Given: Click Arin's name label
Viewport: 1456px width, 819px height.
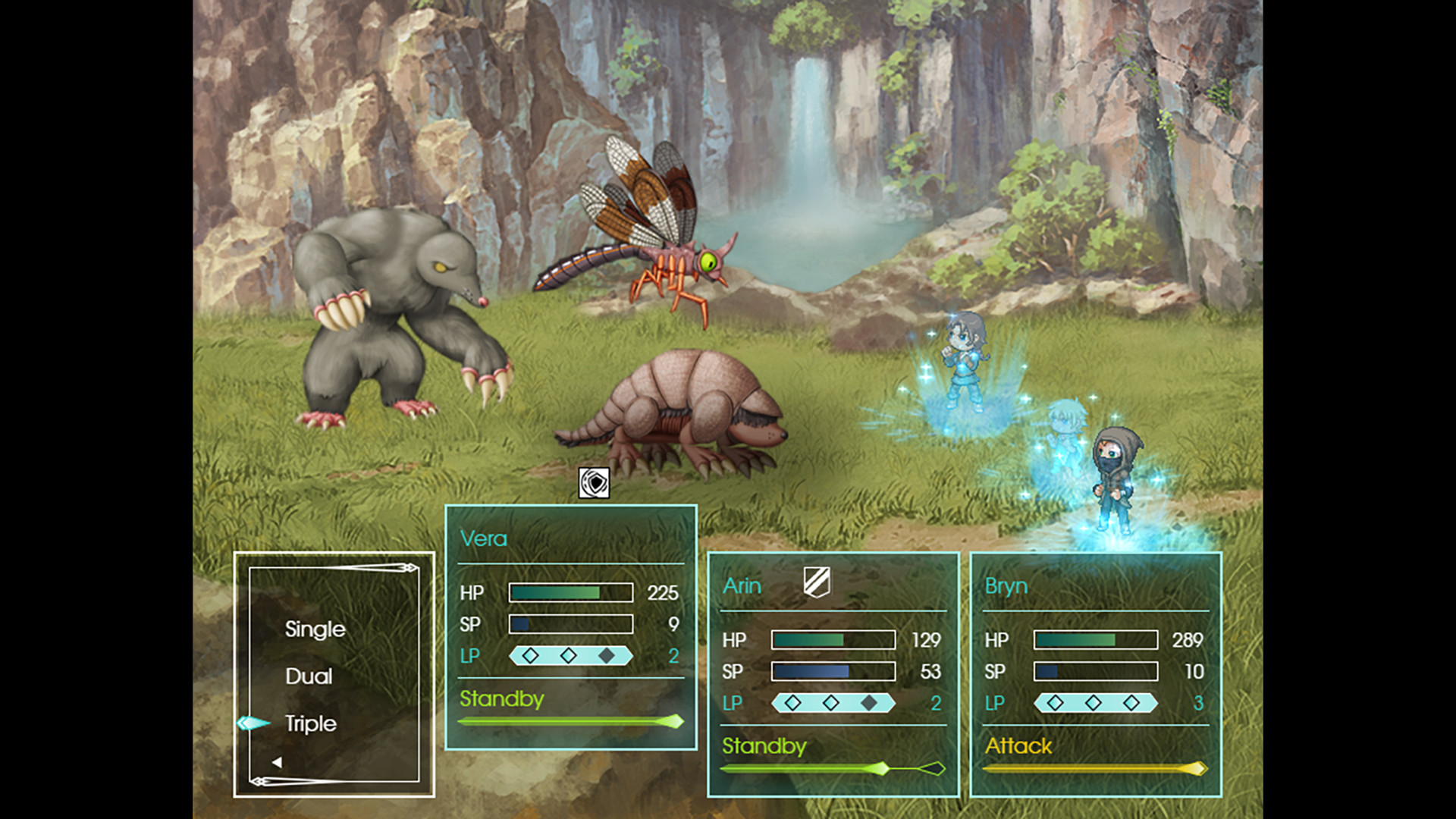Looking at the screenshot, I should point(743,585).
